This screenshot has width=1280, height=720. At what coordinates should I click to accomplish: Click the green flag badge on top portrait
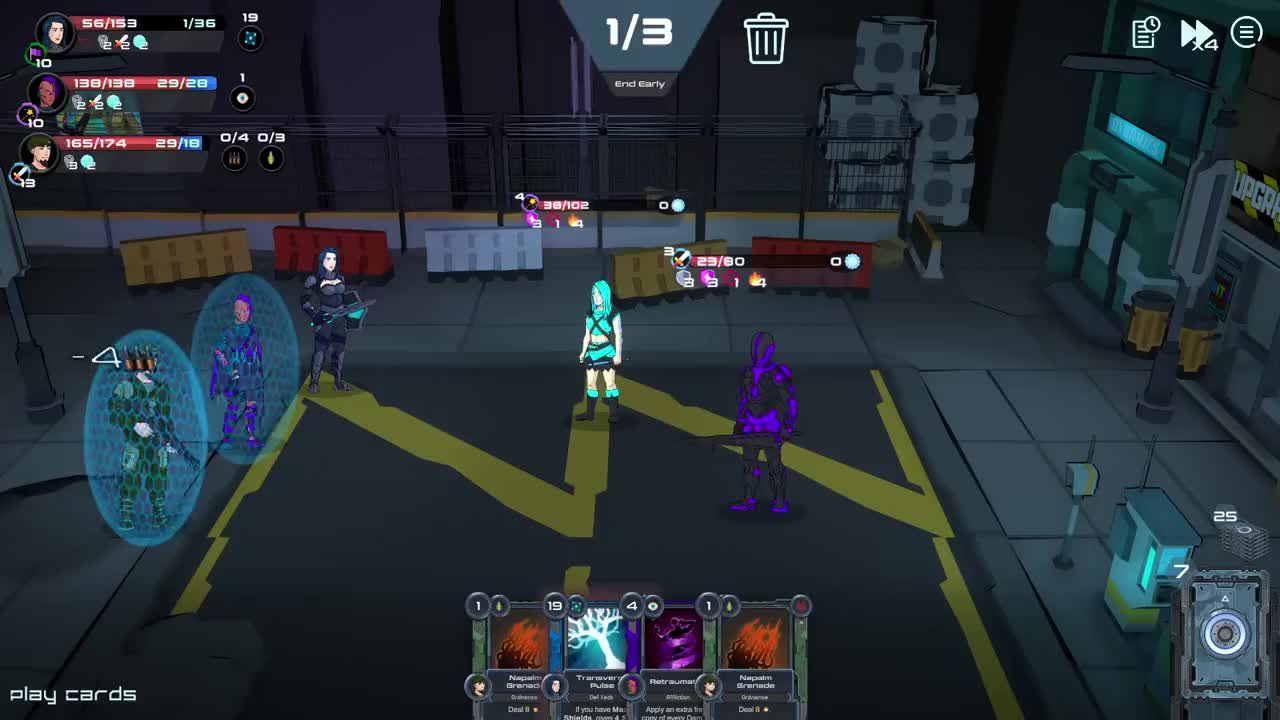click(34, 53)
